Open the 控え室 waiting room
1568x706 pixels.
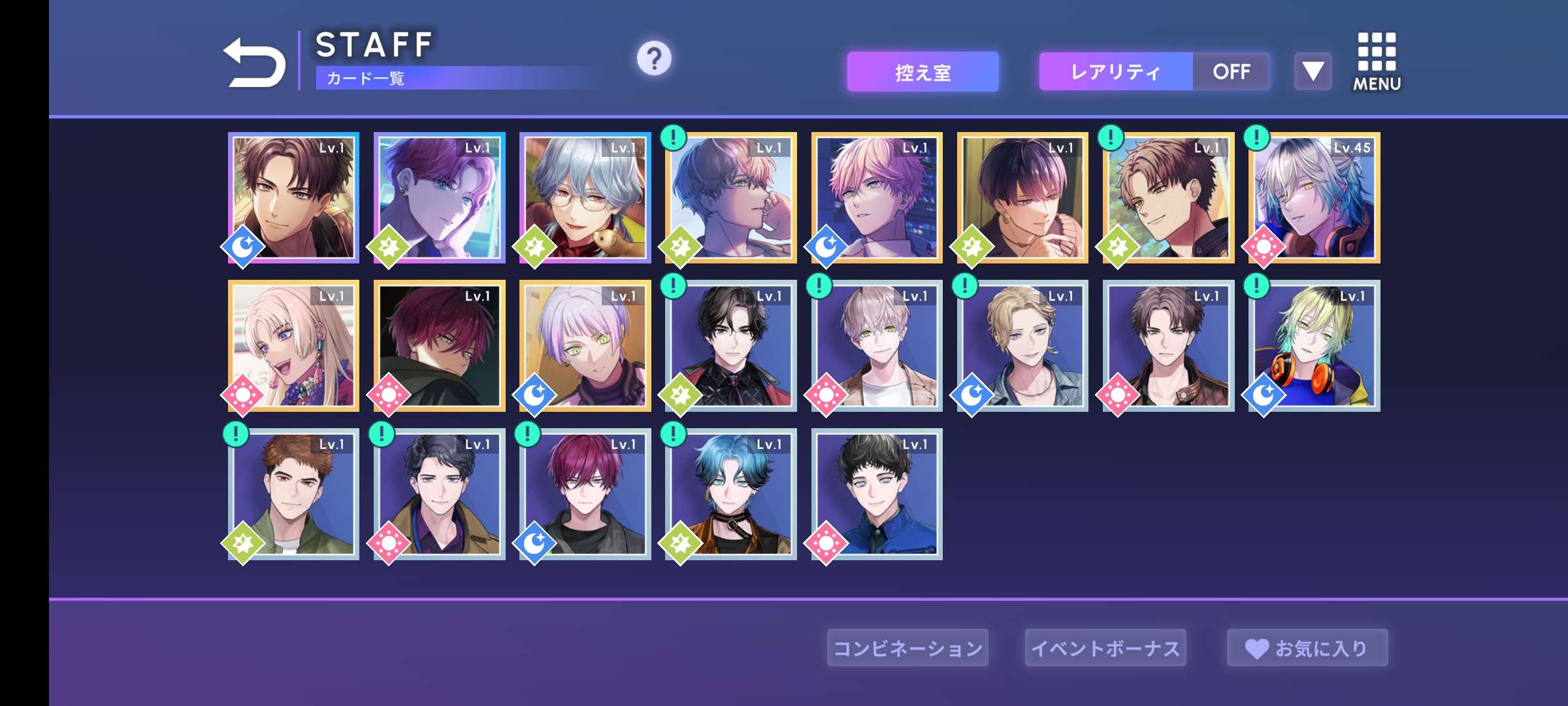923,72
